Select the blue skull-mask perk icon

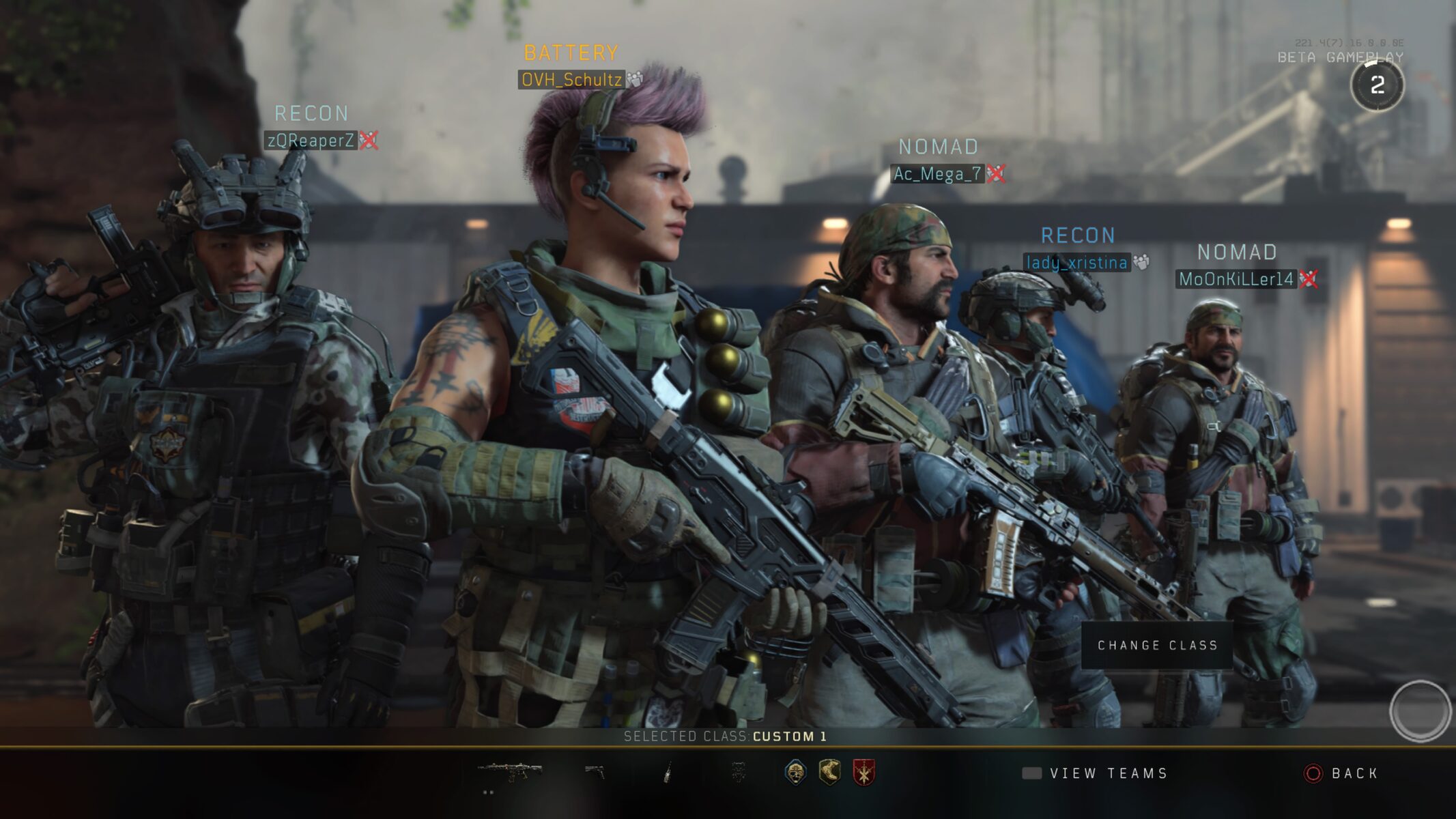tap(795, 772)
